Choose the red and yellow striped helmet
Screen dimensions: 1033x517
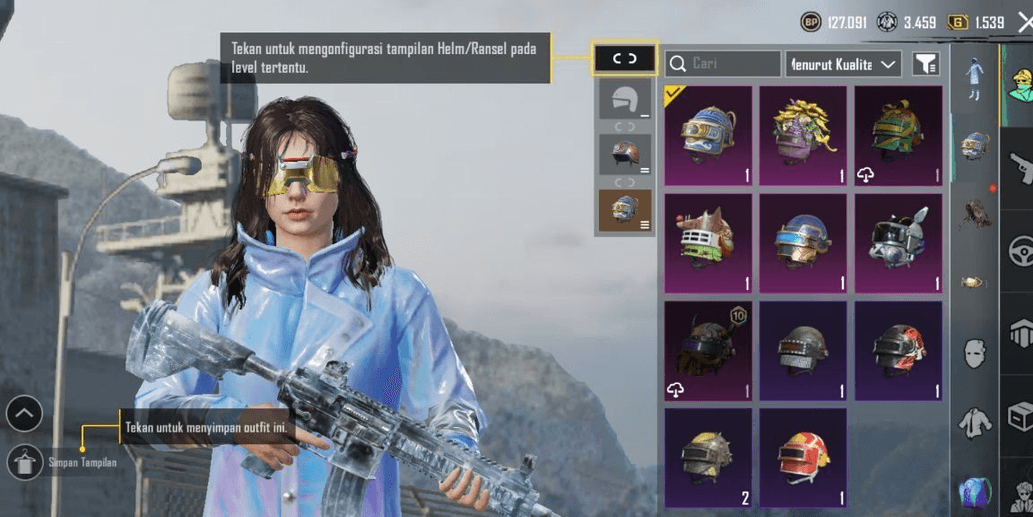click(802, 457)
